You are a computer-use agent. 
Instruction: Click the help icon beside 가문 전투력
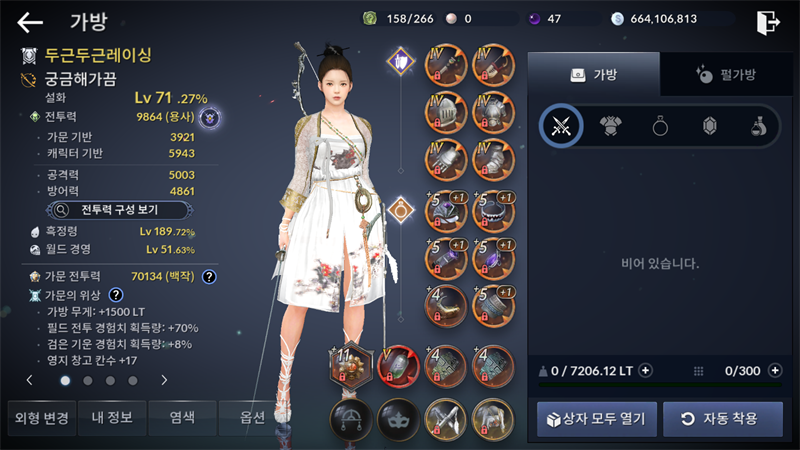click(x=209, y=276)
